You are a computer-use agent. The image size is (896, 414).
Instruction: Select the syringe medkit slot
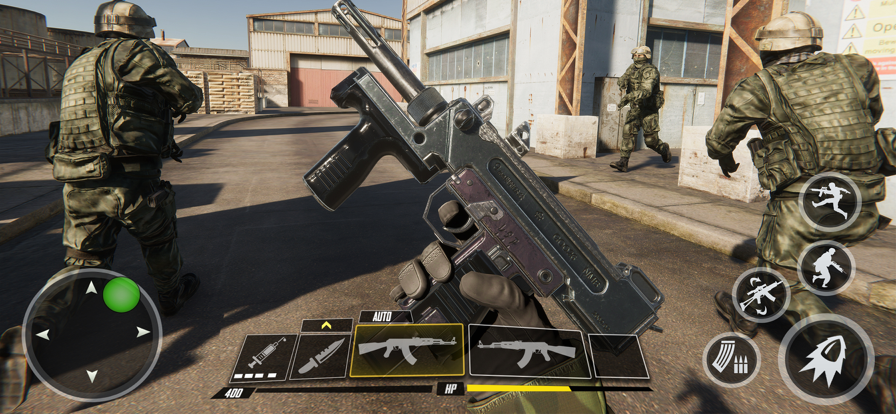click(x=264, y=357)
